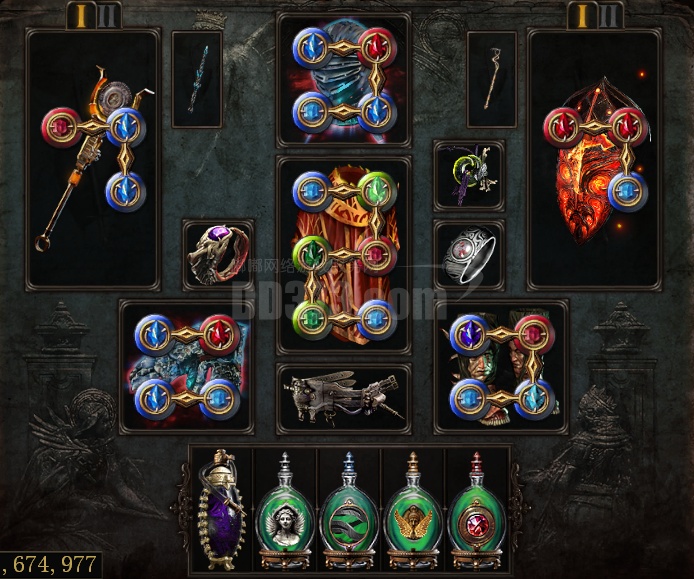Click the purple-gem ring slot
Image resolution: width=694 pixels, height=579 pixels.
(218, 255)
